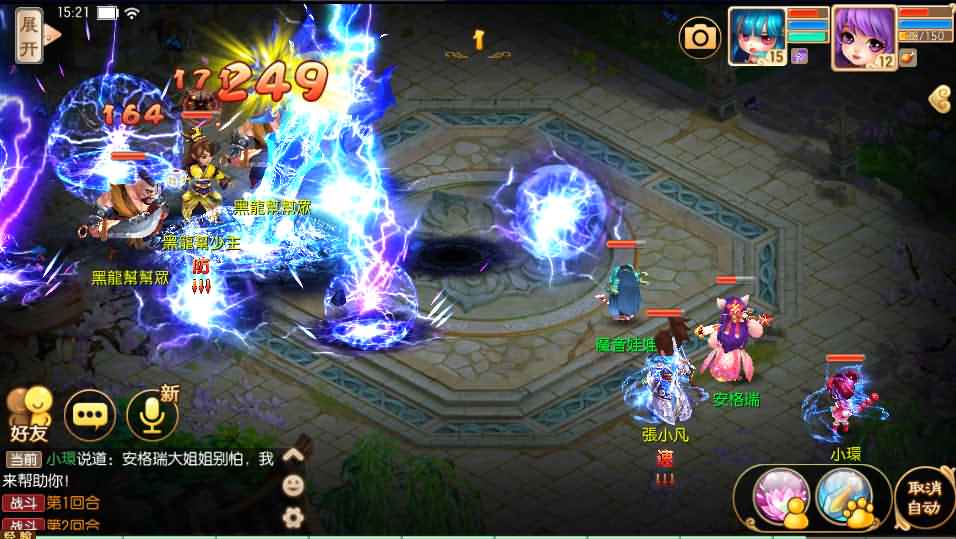Open chat settings gear icon
The image size is (956, 539).
[x=293, y=517]
